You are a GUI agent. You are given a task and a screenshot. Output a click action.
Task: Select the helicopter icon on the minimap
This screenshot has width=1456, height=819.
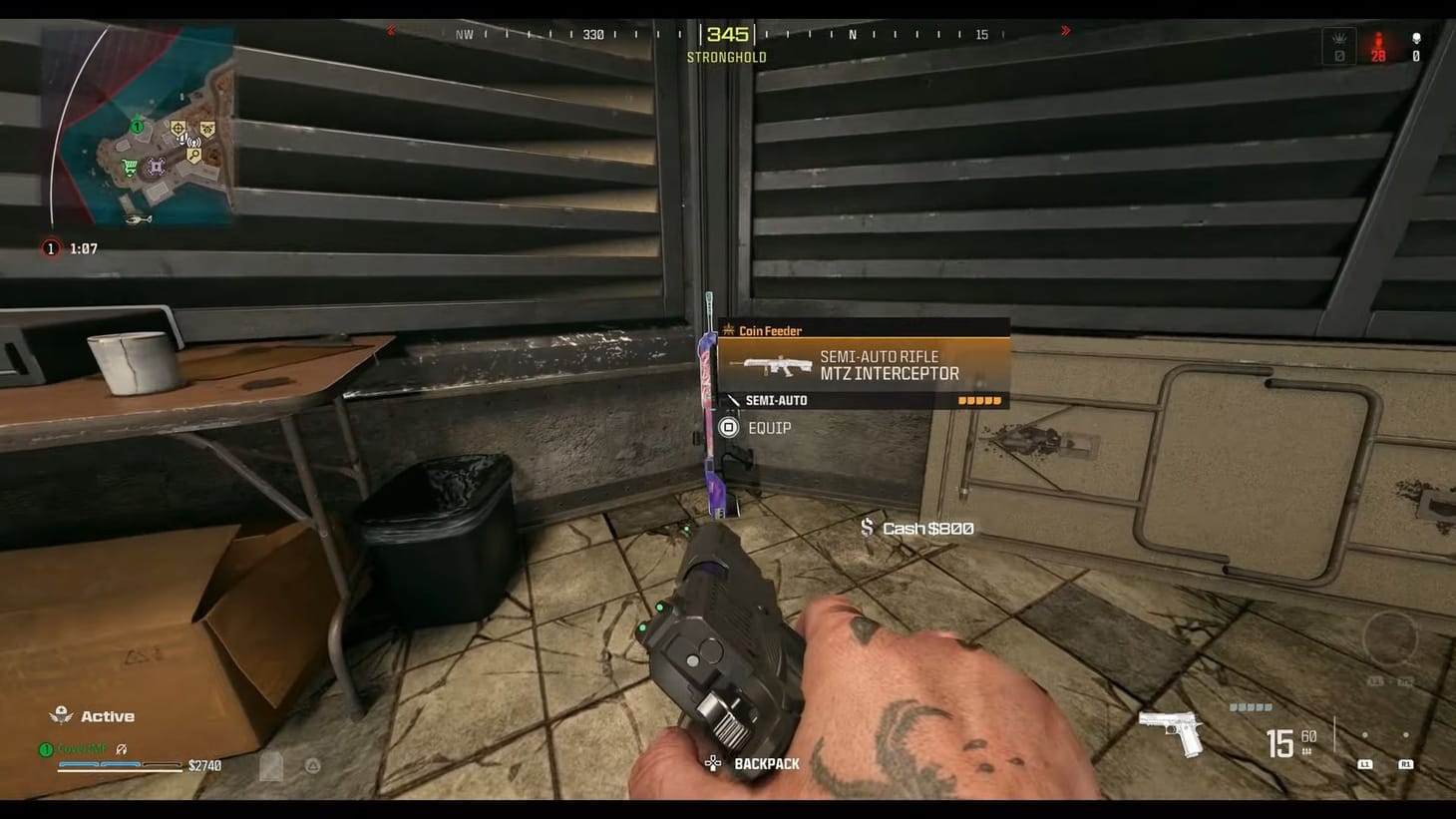tap(139, 218)
